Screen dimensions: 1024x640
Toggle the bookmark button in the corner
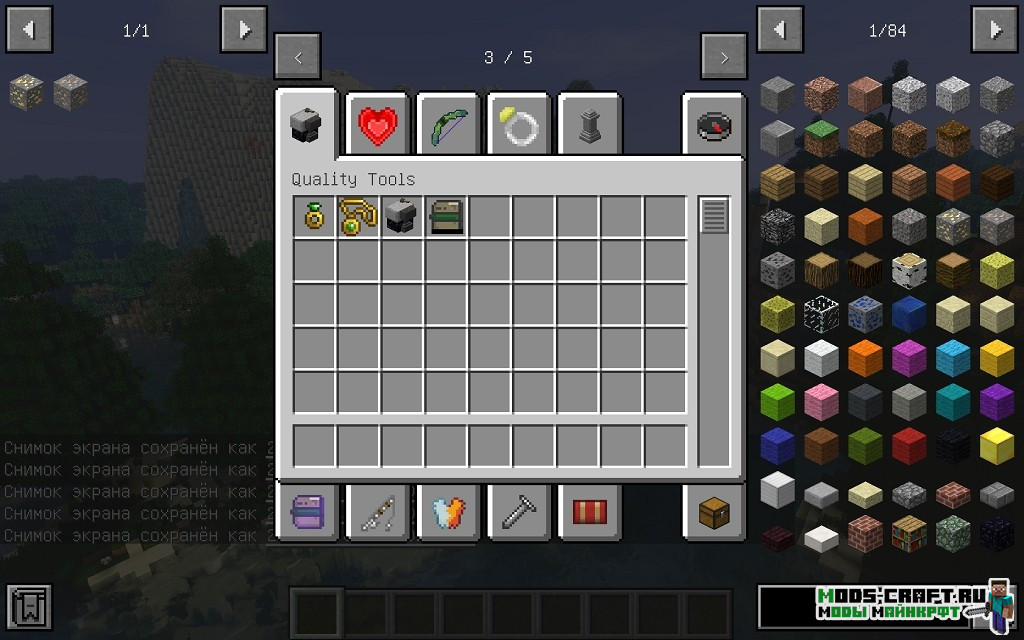pos(28,607)
